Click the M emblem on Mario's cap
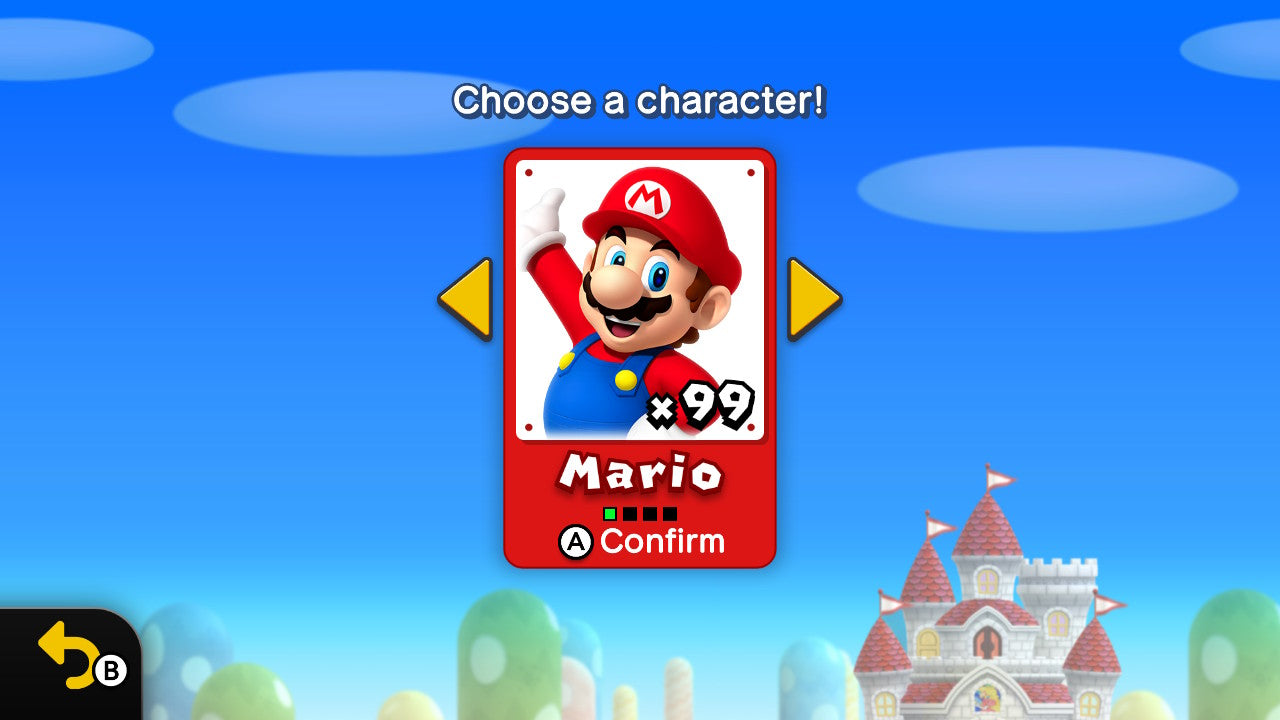Image resolution: width=1280 pixels, height=720 pixels. pyautogui.click(x=647, y=201)
